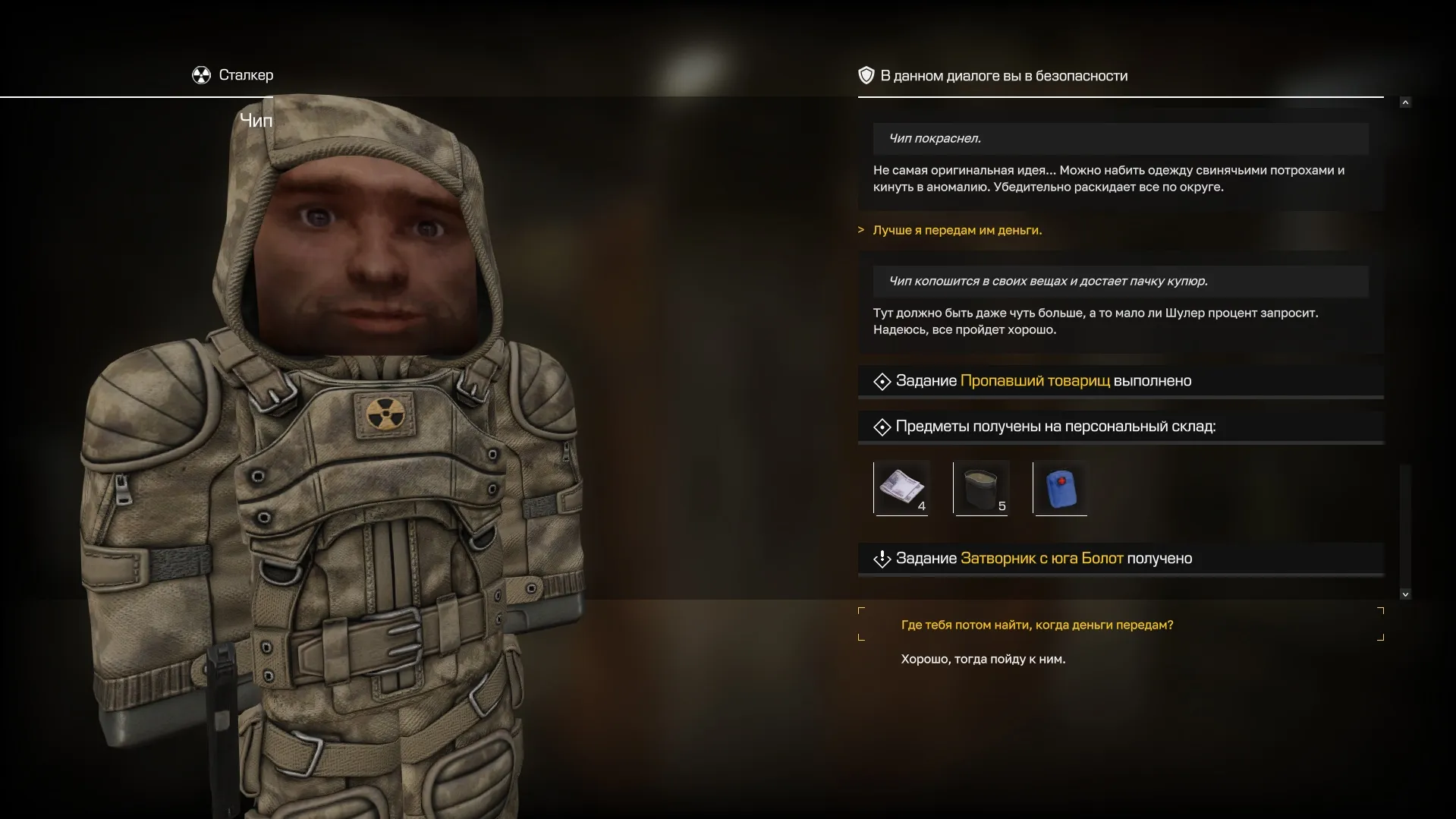Viewport: 1456px width, 819px height.
Task: Choose reply "Хорошо, тогда пойду к ним"
Action: click(x=983, y=659)
